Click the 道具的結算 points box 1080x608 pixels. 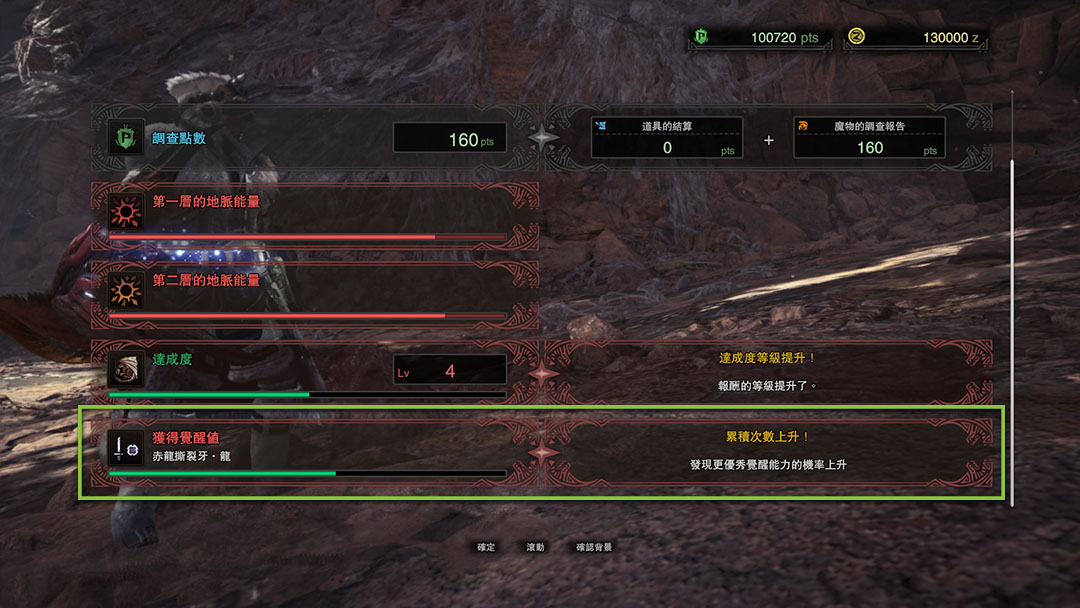click(x=667, y=138)
